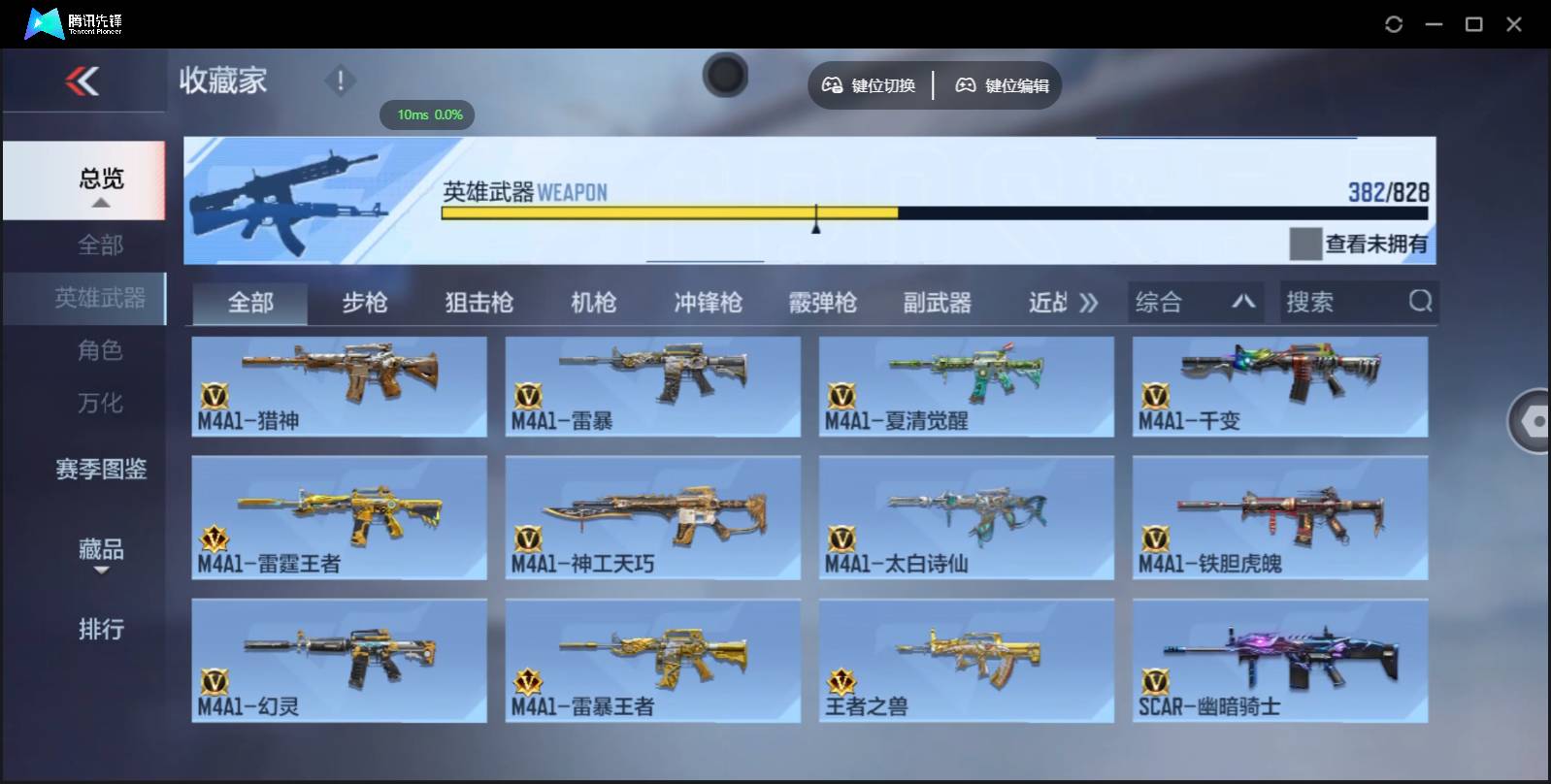Open the 排行 rankings page
Image resolution: width=1551 pixels, height=784 pixels.
coord(101,630)
